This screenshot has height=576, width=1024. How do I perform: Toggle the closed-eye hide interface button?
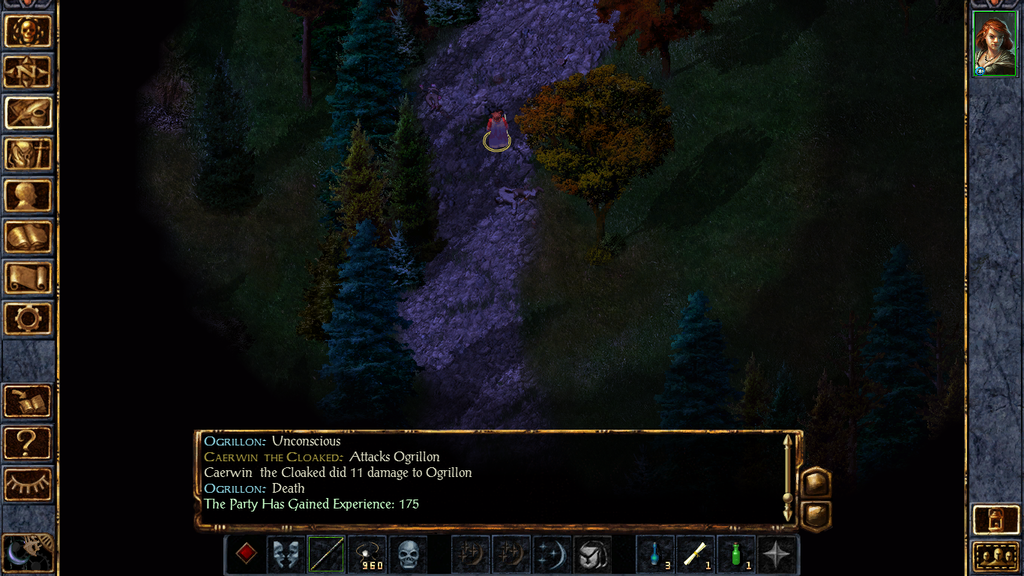coord(28,483)
